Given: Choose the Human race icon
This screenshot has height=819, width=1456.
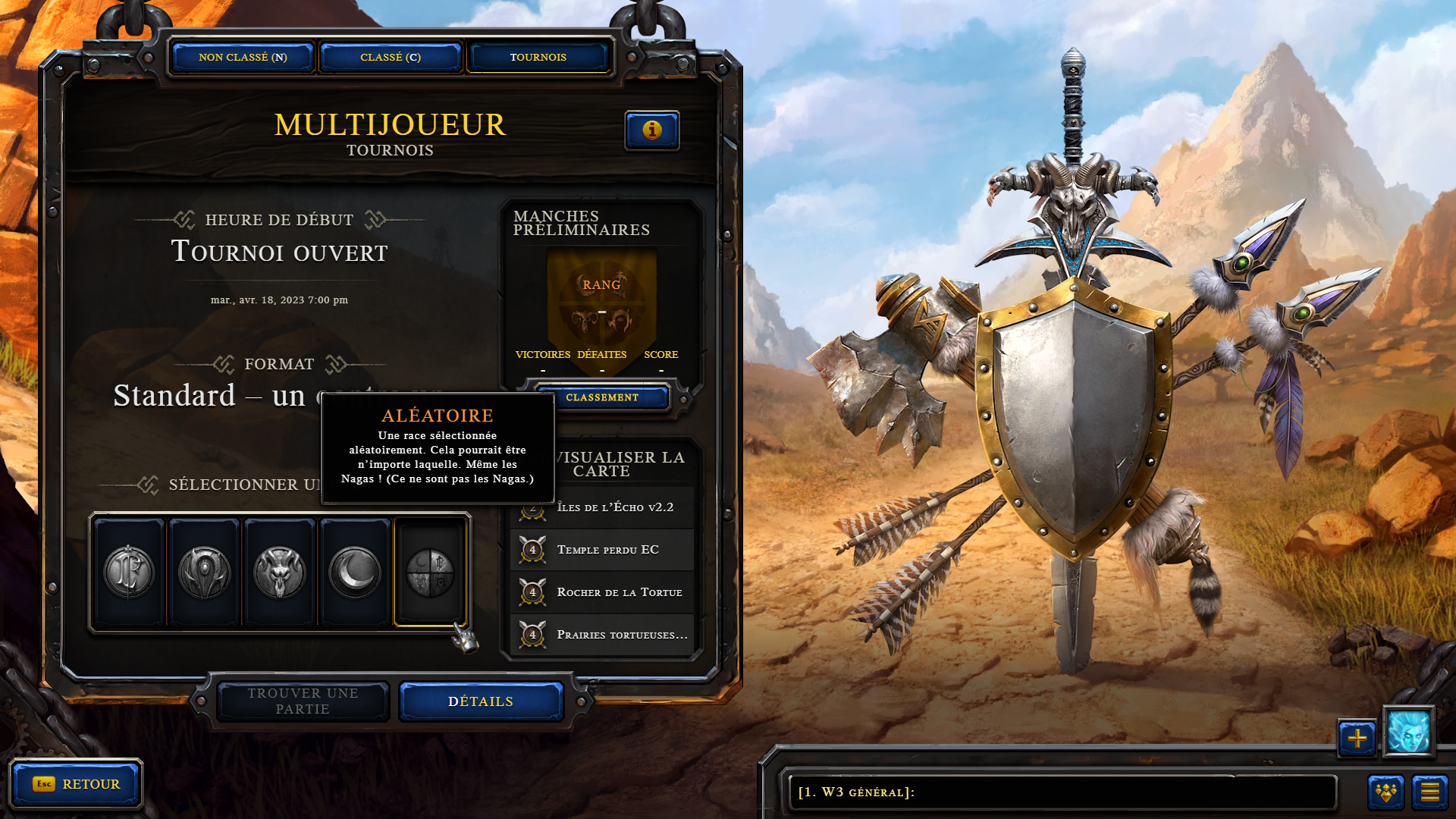Looking at the screenshot, I should click(x=129, y=573).
